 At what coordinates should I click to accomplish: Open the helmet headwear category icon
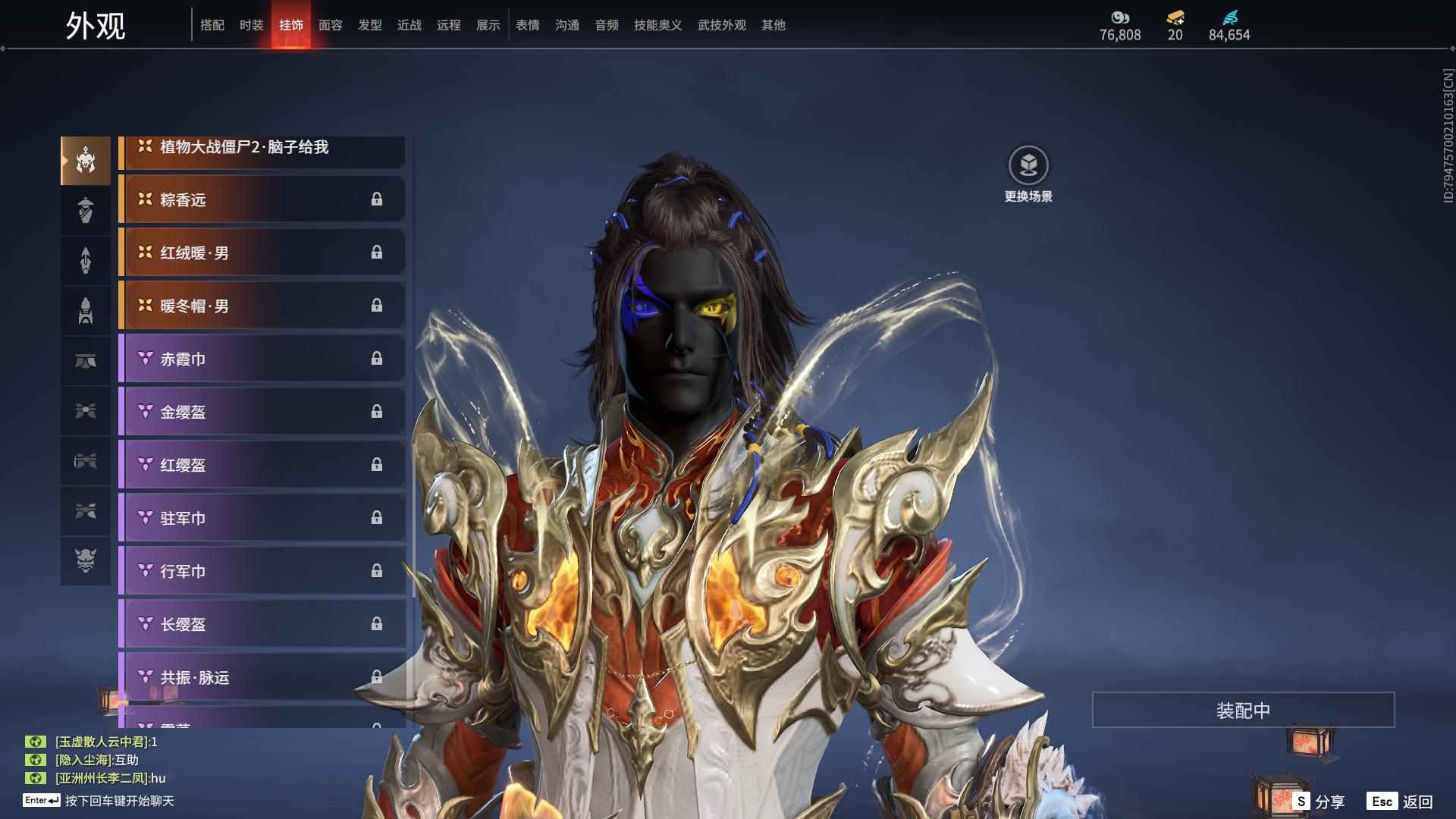point(86,161)
